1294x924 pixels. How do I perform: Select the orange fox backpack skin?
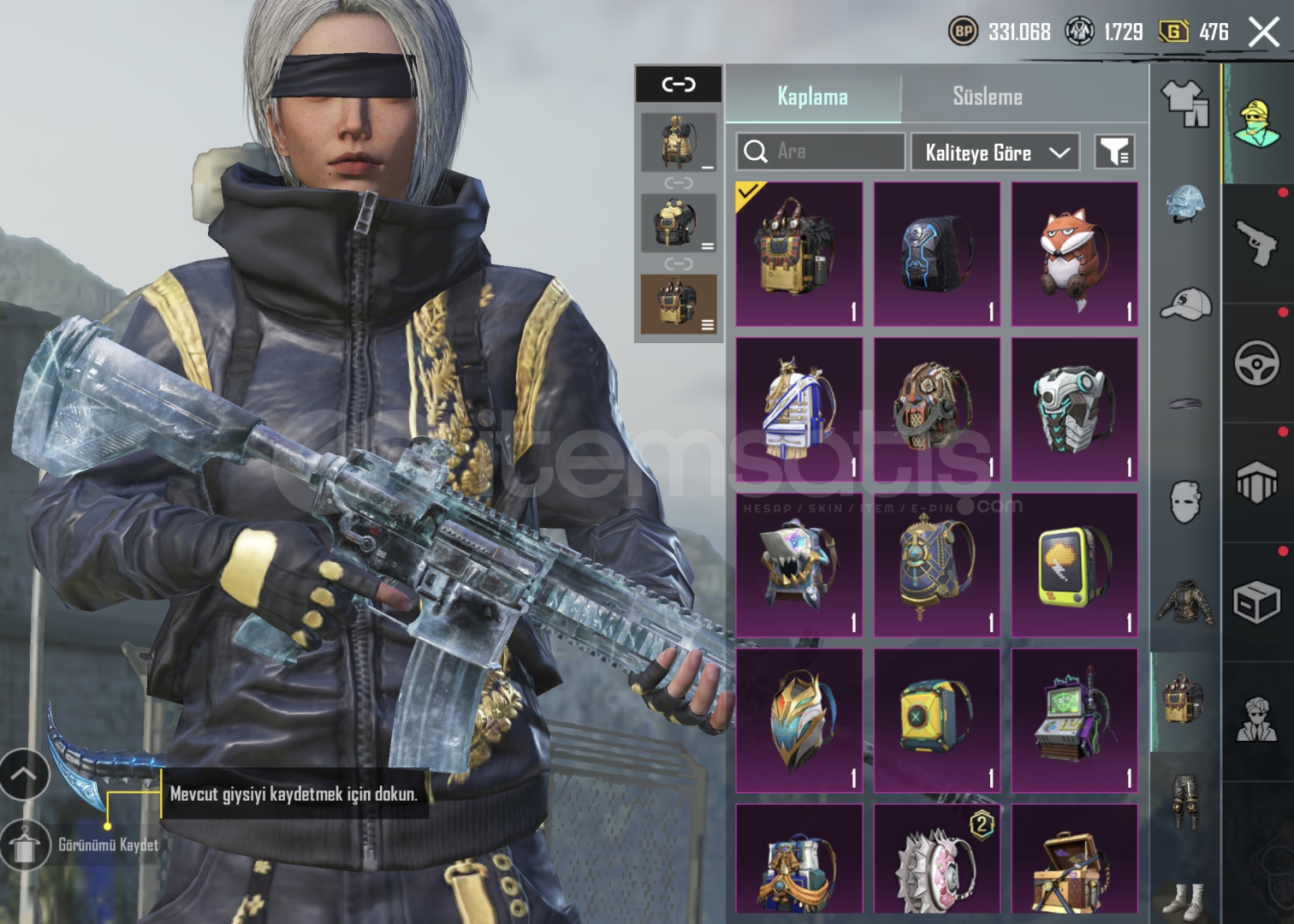pyautogui.click(x=1074, y=254)
